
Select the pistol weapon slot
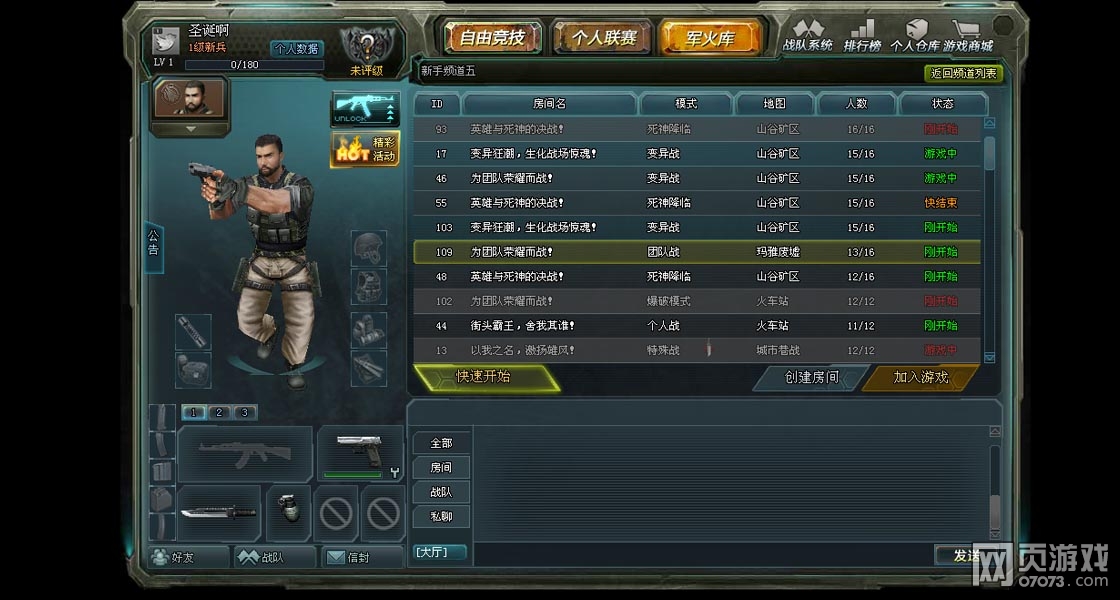[360, 452]
